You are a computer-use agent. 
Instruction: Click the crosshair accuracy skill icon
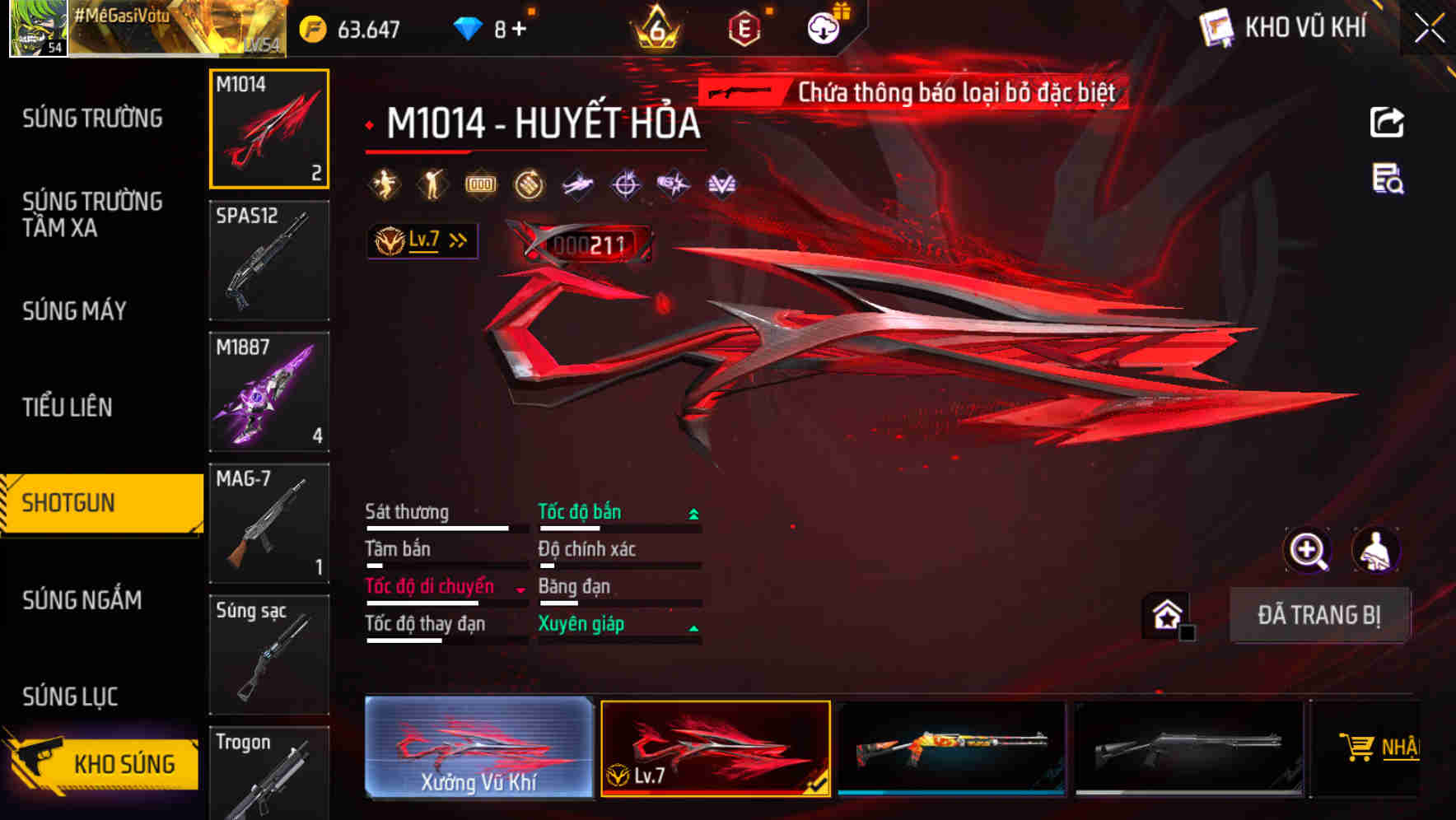click(x=624, y=184)
